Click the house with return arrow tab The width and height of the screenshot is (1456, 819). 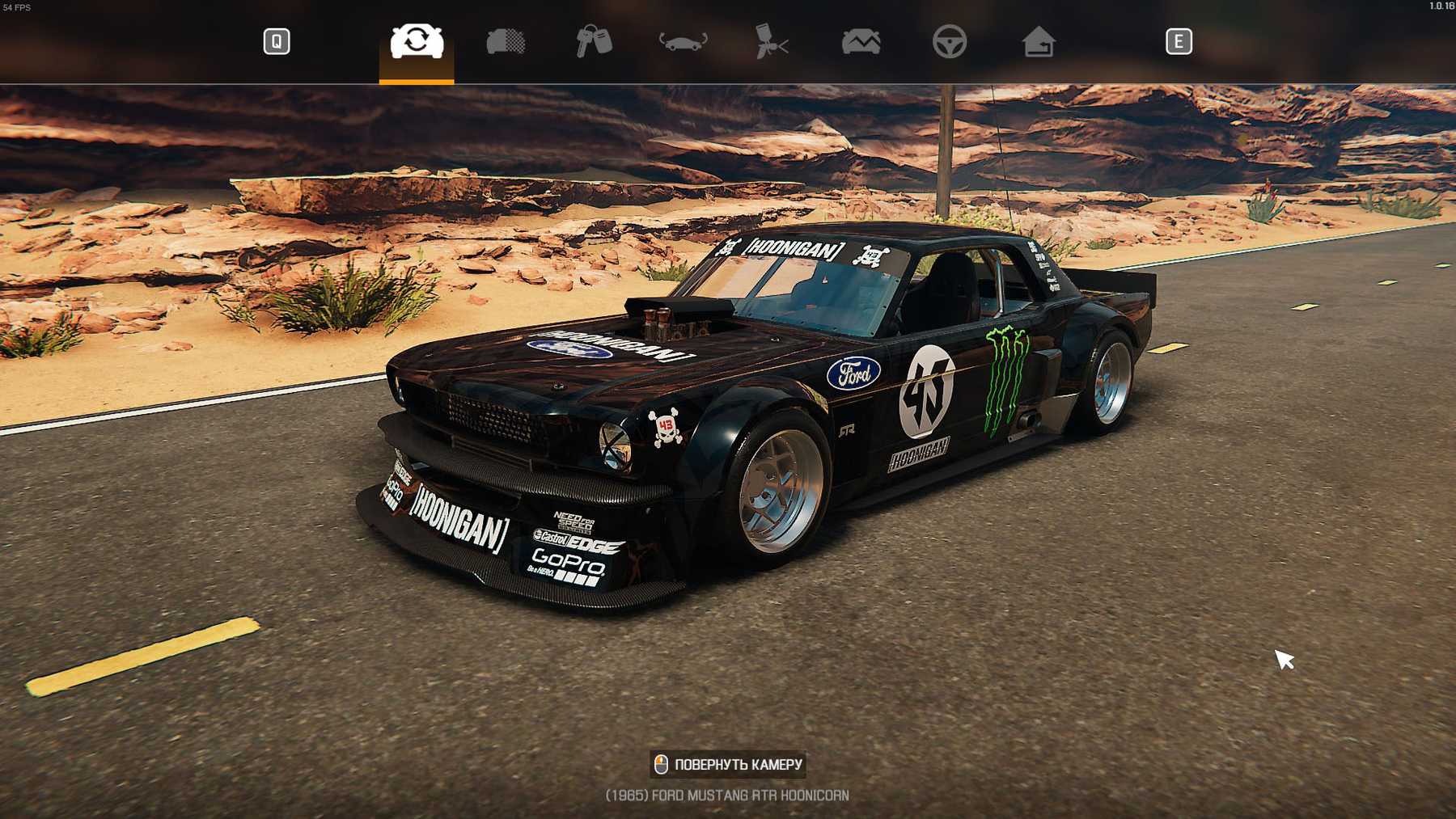tap(1038, 41)
